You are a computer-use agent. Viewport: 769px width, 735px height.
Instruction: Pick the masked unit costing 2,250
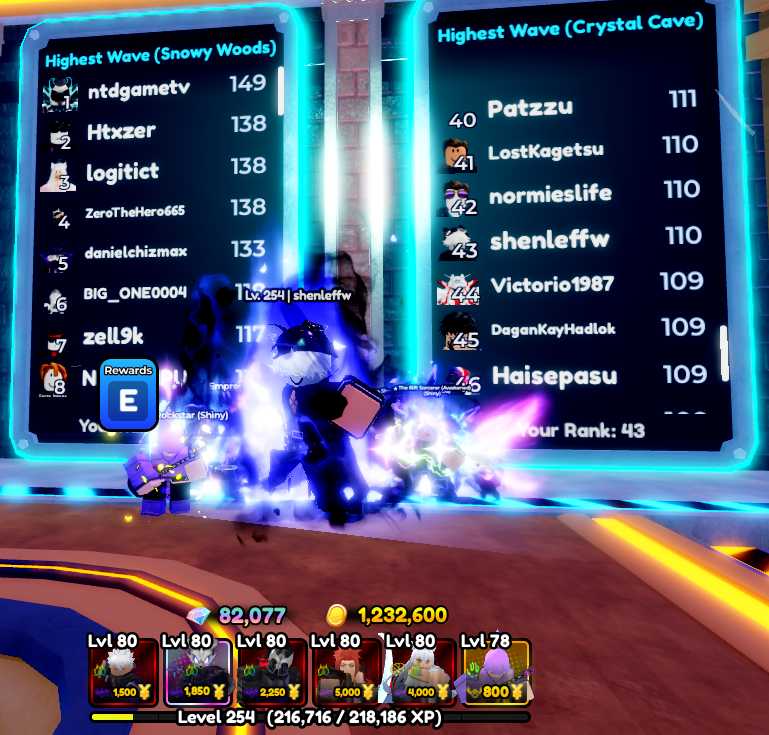(272, 673)
